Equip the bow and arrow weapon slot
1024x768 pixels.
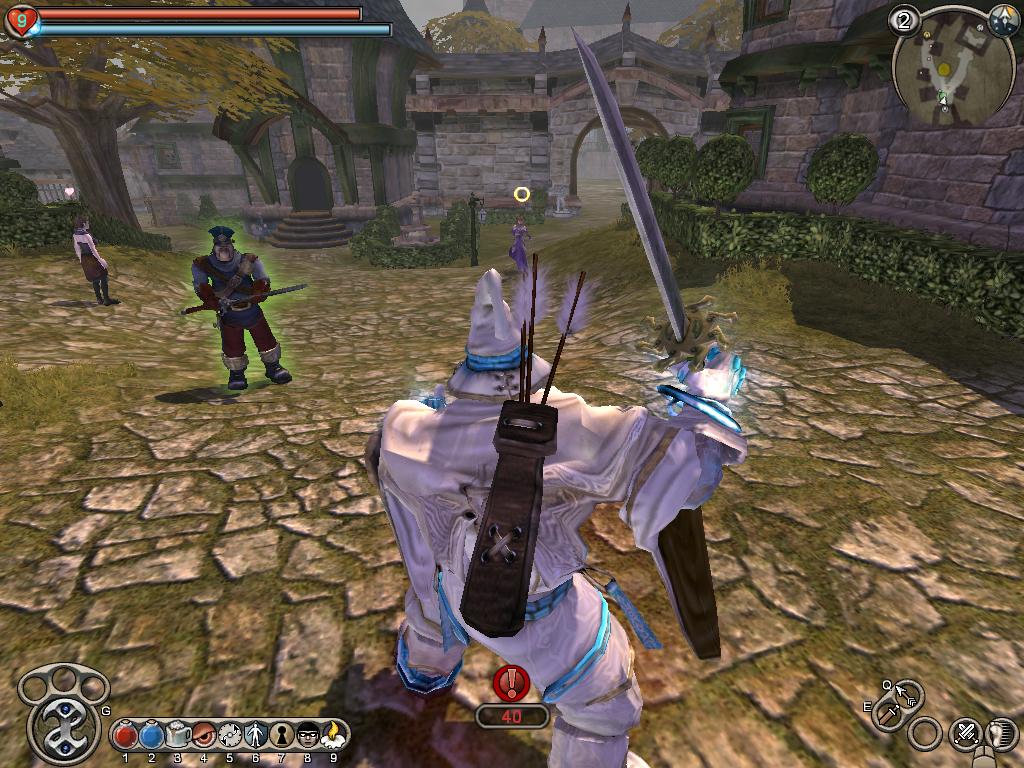click(908, 693)
